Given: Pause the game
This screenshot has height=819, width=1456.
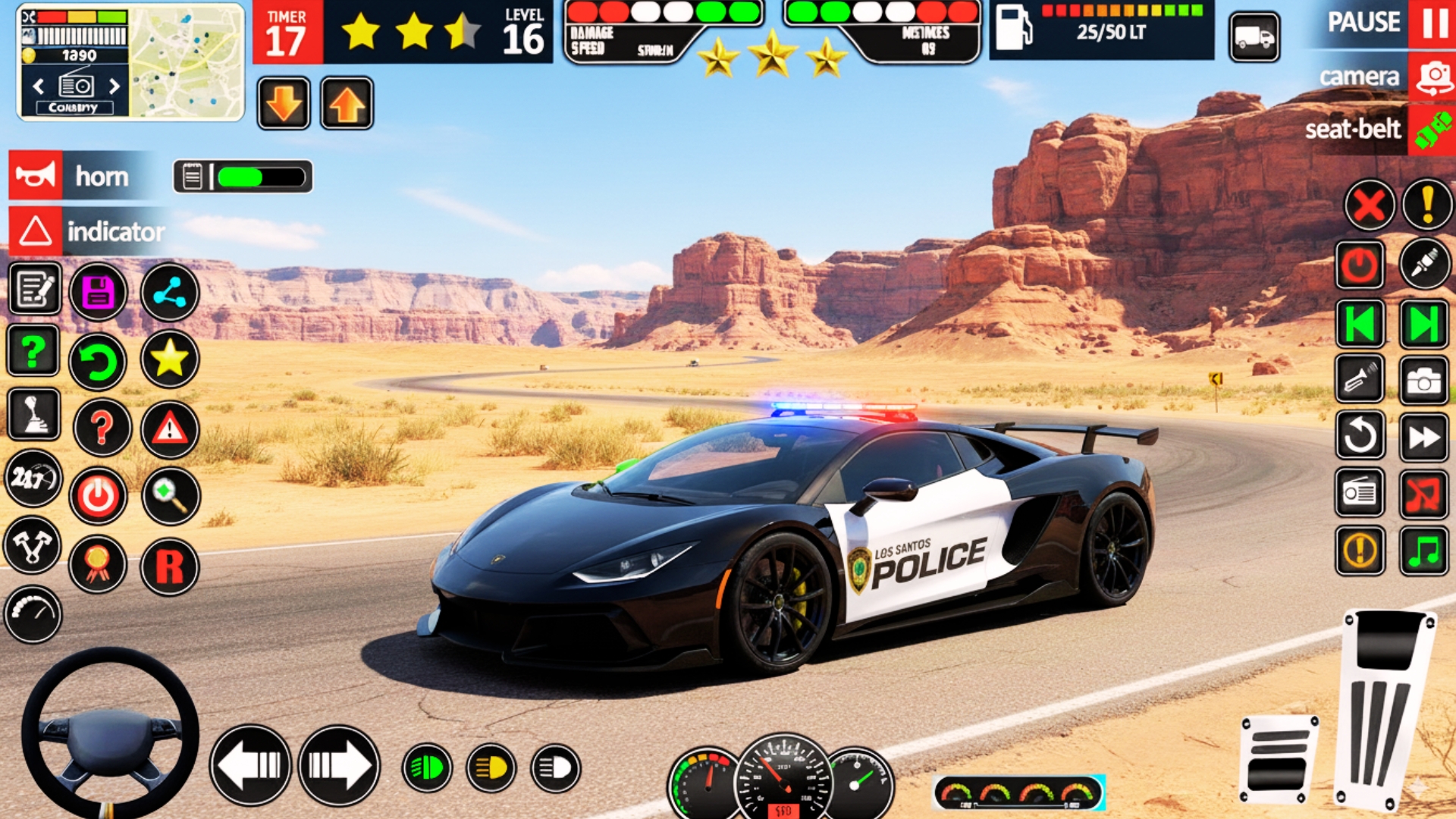Looking at the screenshot, I should (1432, 23).
